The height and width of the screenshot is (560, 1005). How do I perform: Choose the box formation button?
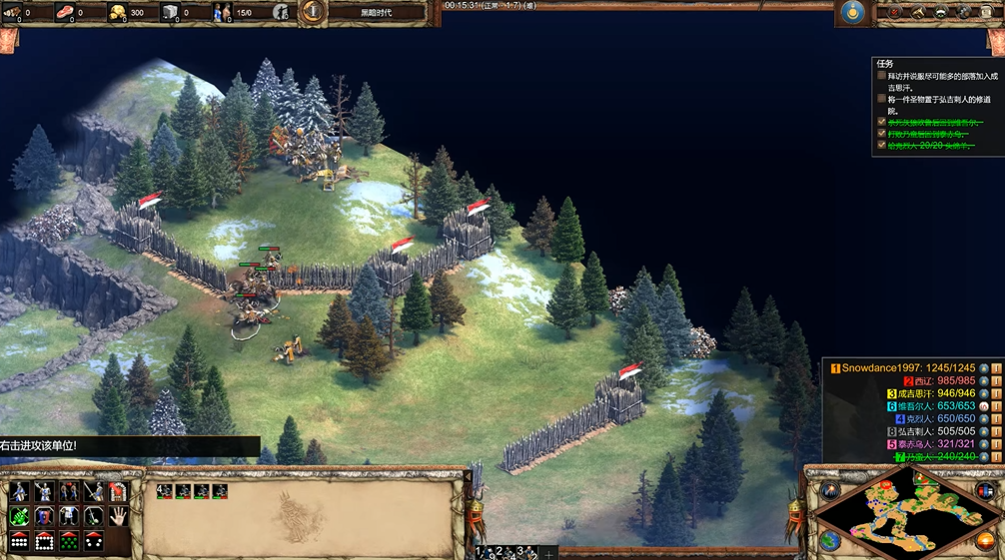coord(44,541)
